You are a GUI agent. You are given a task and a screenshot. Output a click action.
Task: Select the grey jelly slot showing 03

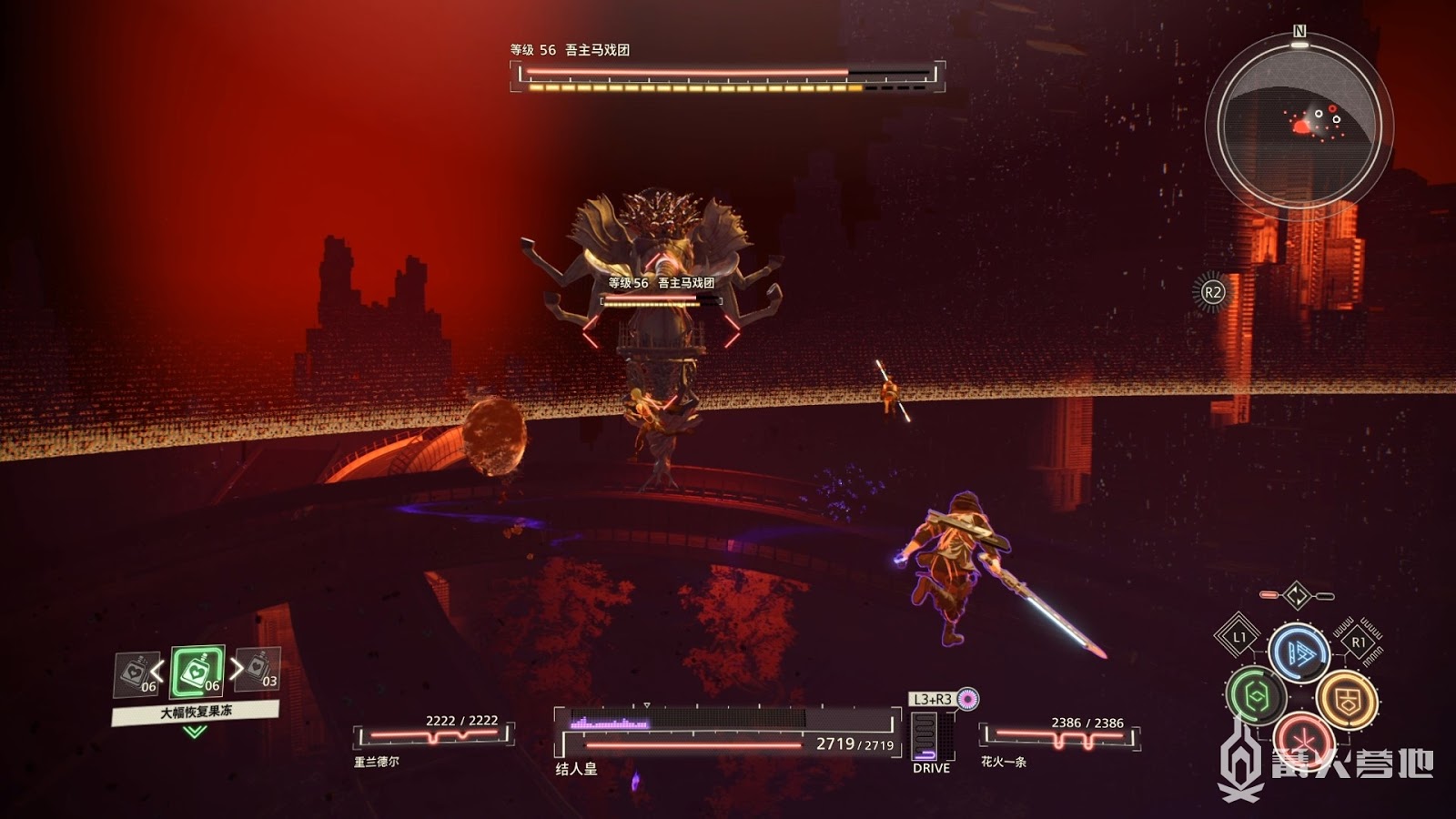pos(258,670)
